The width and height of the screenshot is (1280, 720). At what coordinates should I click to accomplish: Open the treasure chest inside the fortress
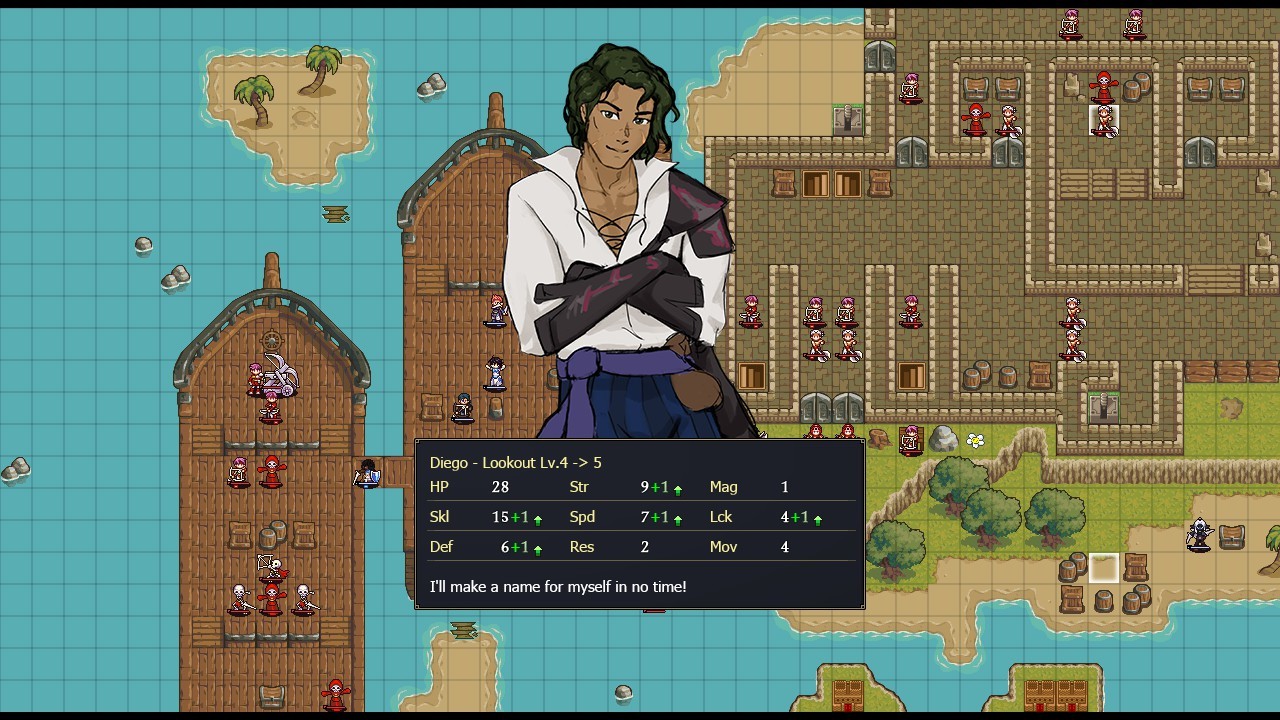coord(975,87)
